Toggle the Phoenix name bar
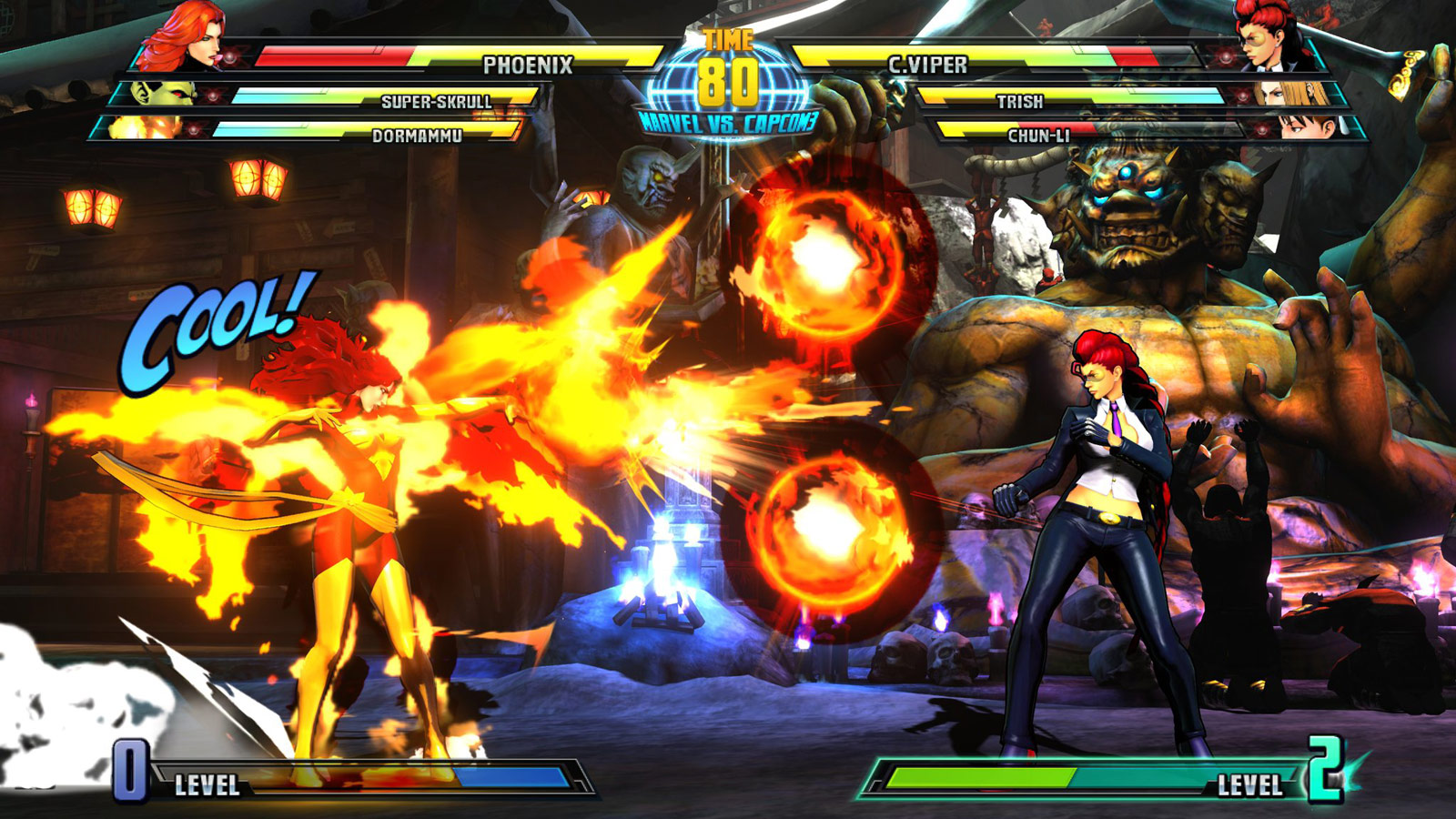 (528, 64)
